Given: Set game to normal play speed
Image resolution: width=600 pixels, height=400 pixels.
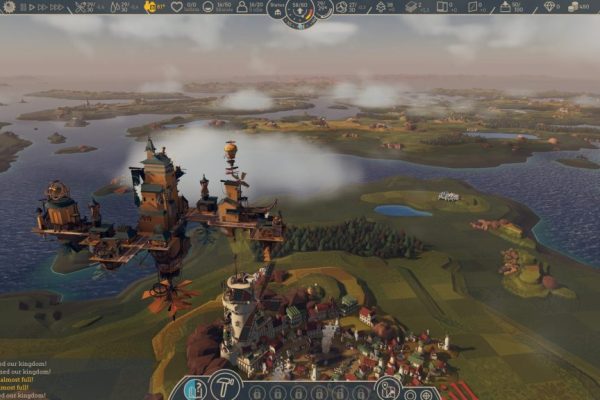Looking at the screenshot, I should click(x=30, y=6).
